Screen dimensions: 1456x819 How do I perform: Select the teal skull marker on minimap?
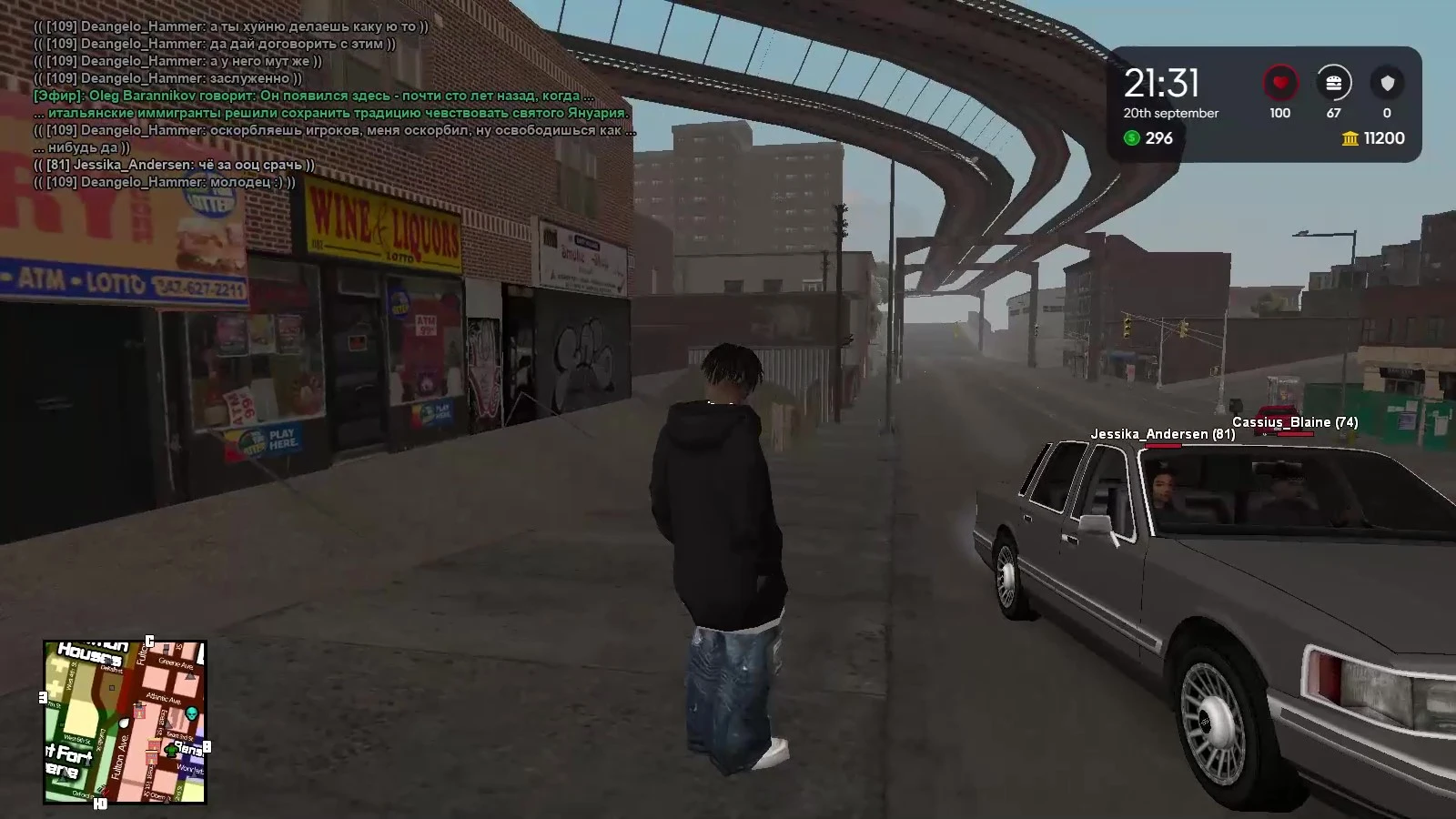[191, 713]
